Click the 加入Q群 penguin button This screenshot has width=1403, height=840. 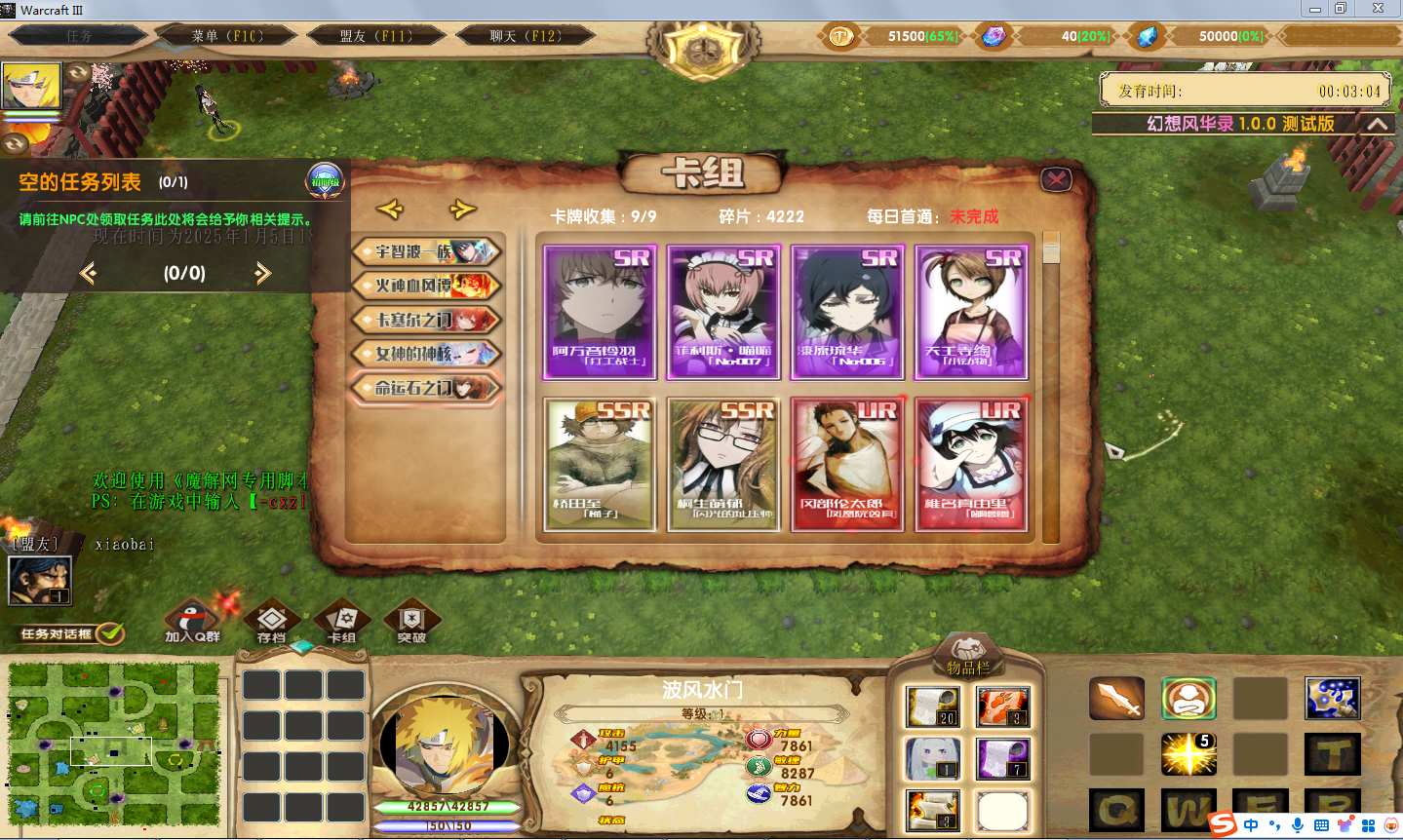[192, 622]
